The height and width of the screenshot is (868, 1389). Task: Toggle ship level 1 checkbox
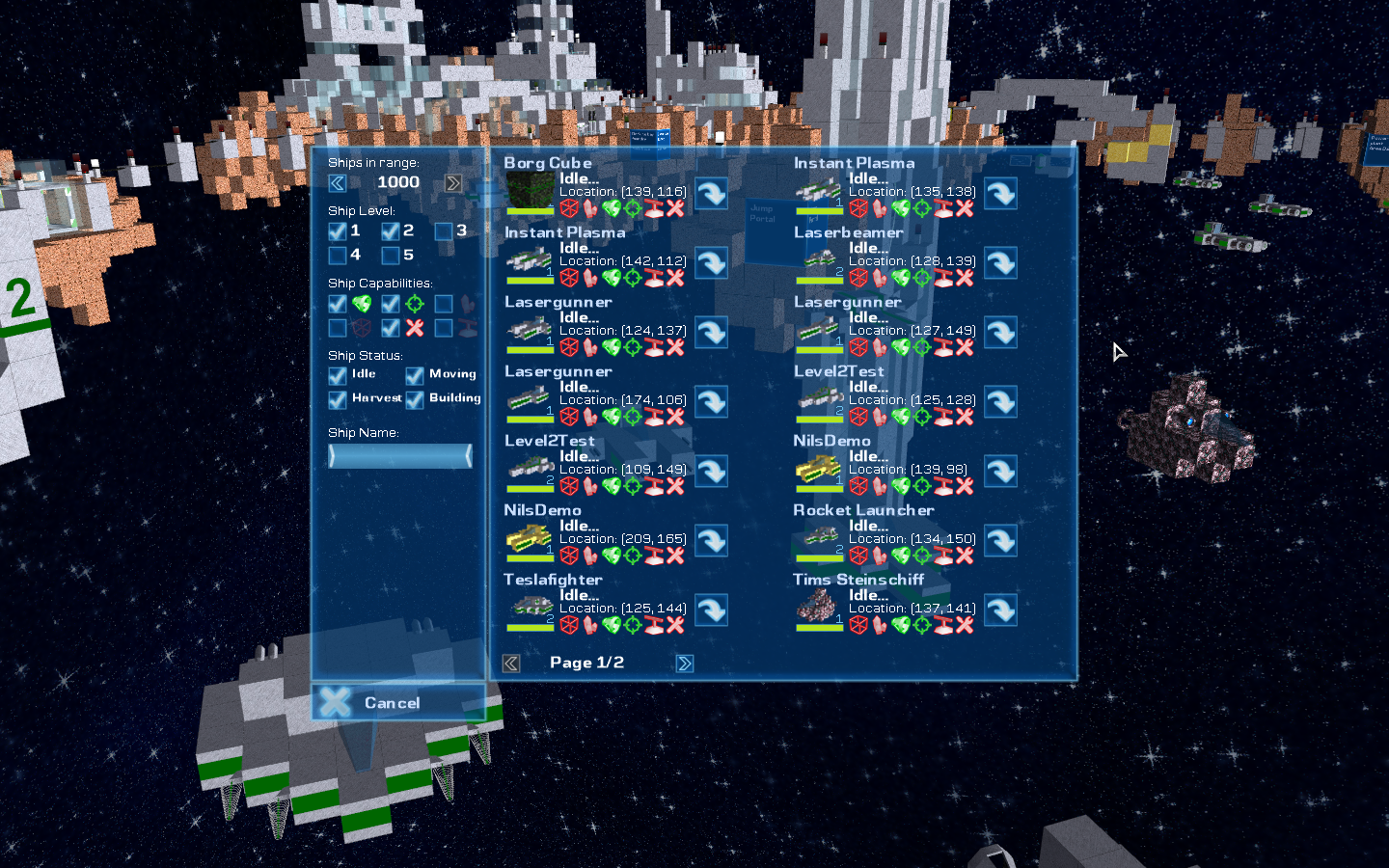click(338, 231)
